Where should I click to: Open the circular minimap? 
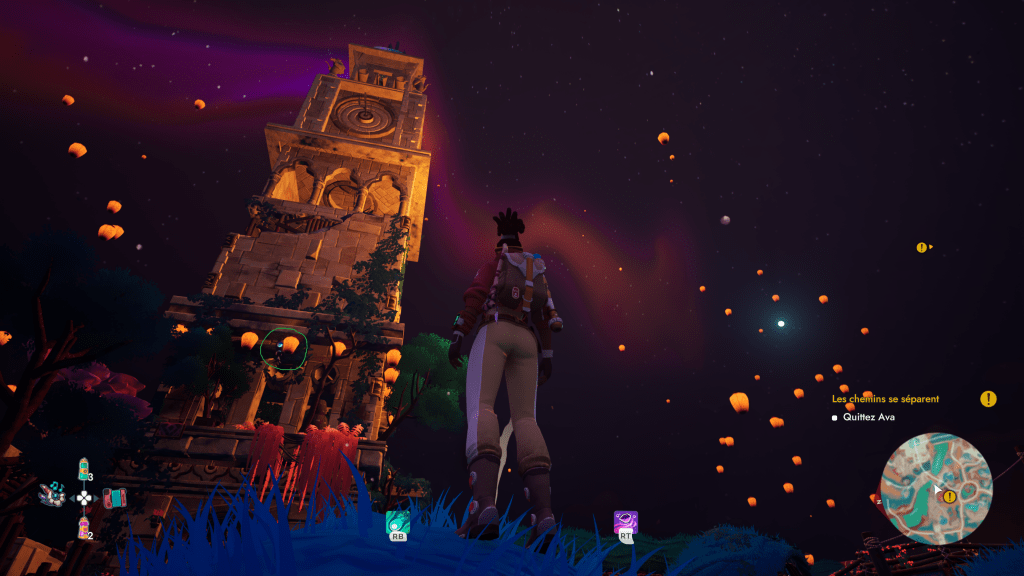point(937,486)
